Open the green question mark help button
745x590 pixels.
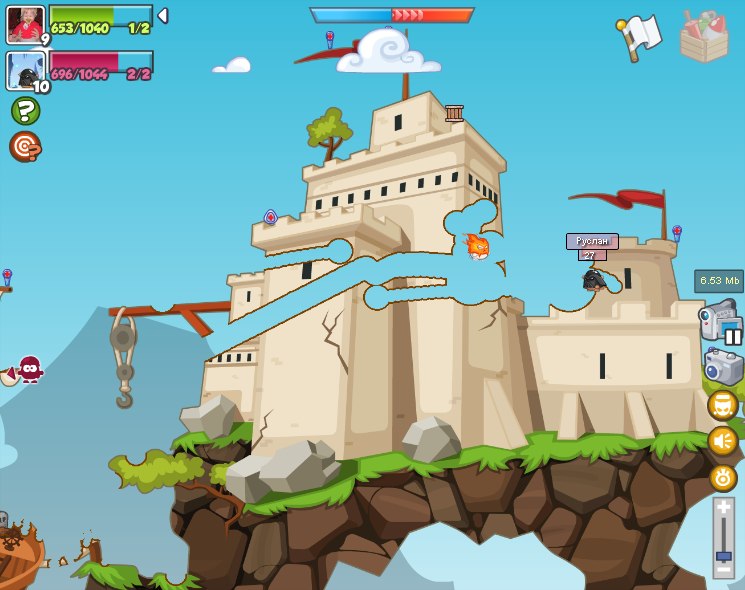(x=25, y=111)
